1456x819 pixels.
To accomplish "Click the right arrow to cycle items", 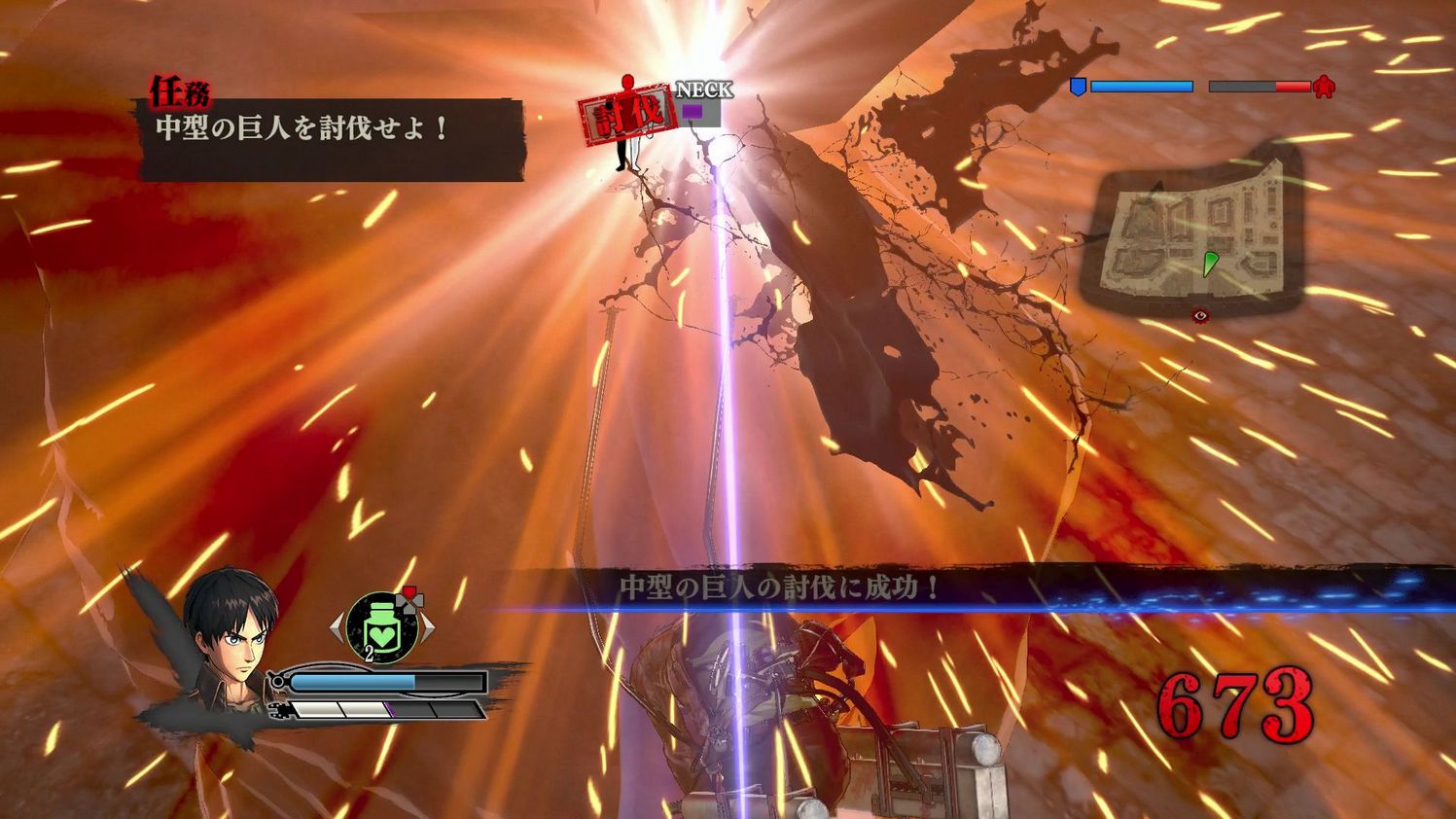I will [429, 628].
